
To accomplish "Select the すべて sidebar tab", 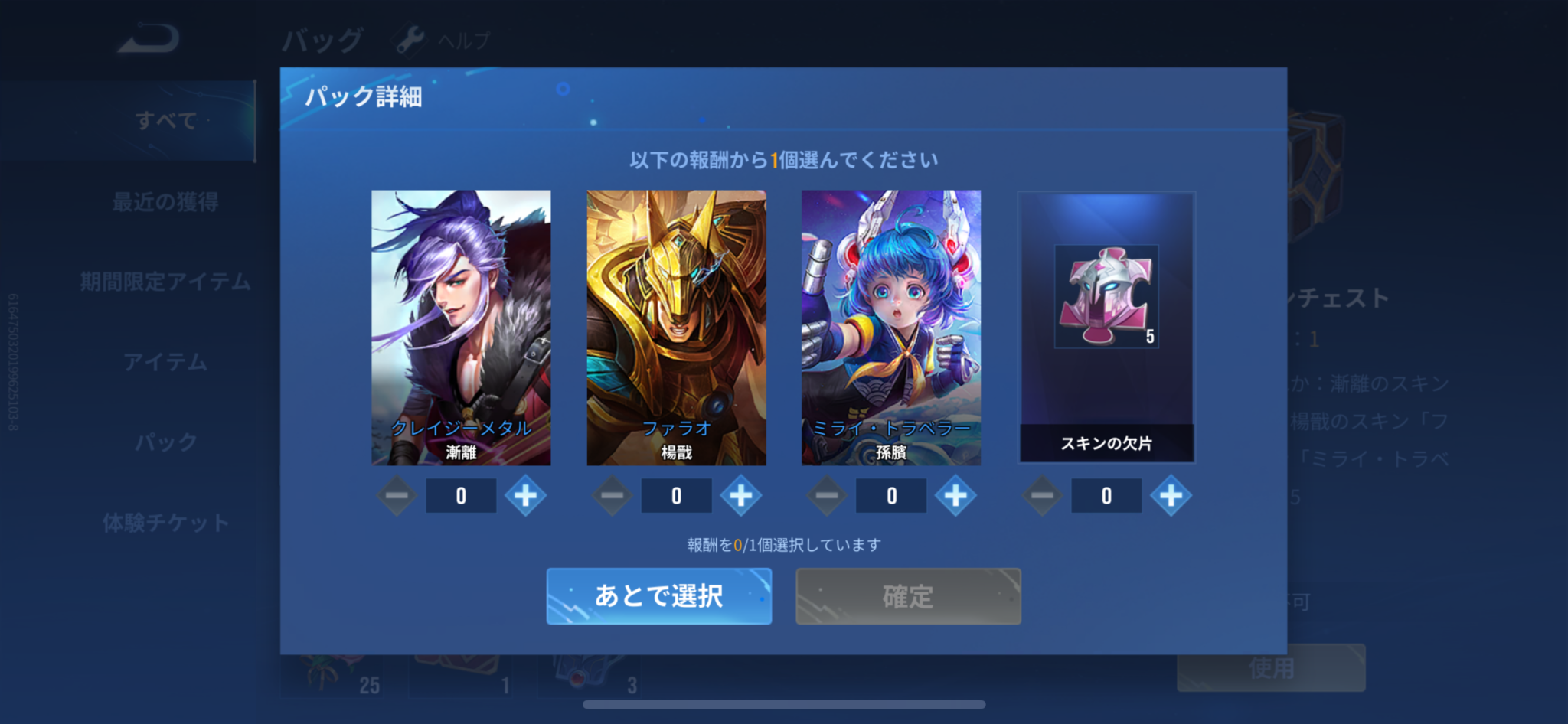I will click(165, 121).
